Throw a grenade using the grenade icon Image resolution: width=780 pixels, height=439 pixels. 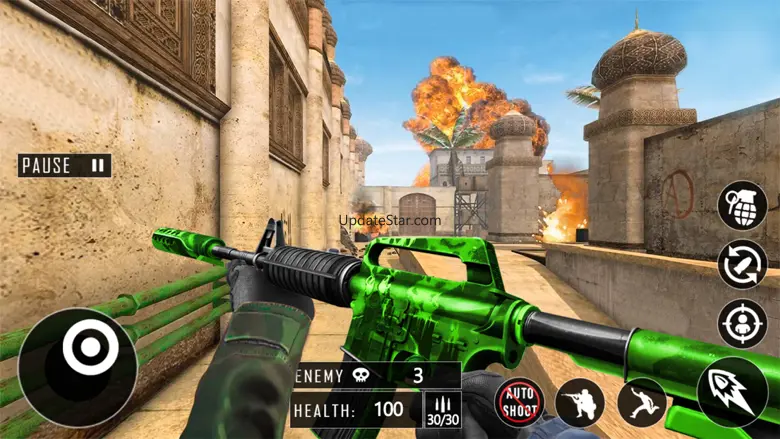[742, 204]
